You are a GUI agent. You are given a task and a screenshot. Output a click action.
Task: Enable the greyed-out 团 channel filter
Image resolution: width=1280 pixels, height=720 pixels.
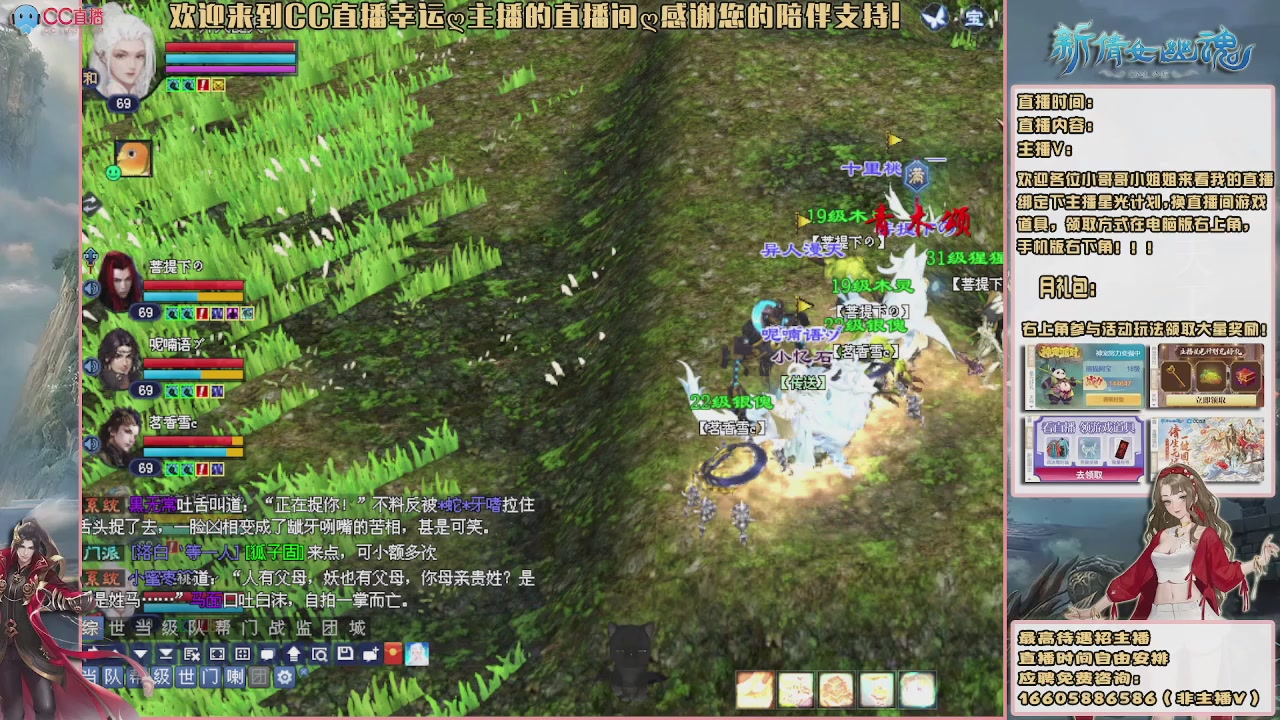click(257, 675)
